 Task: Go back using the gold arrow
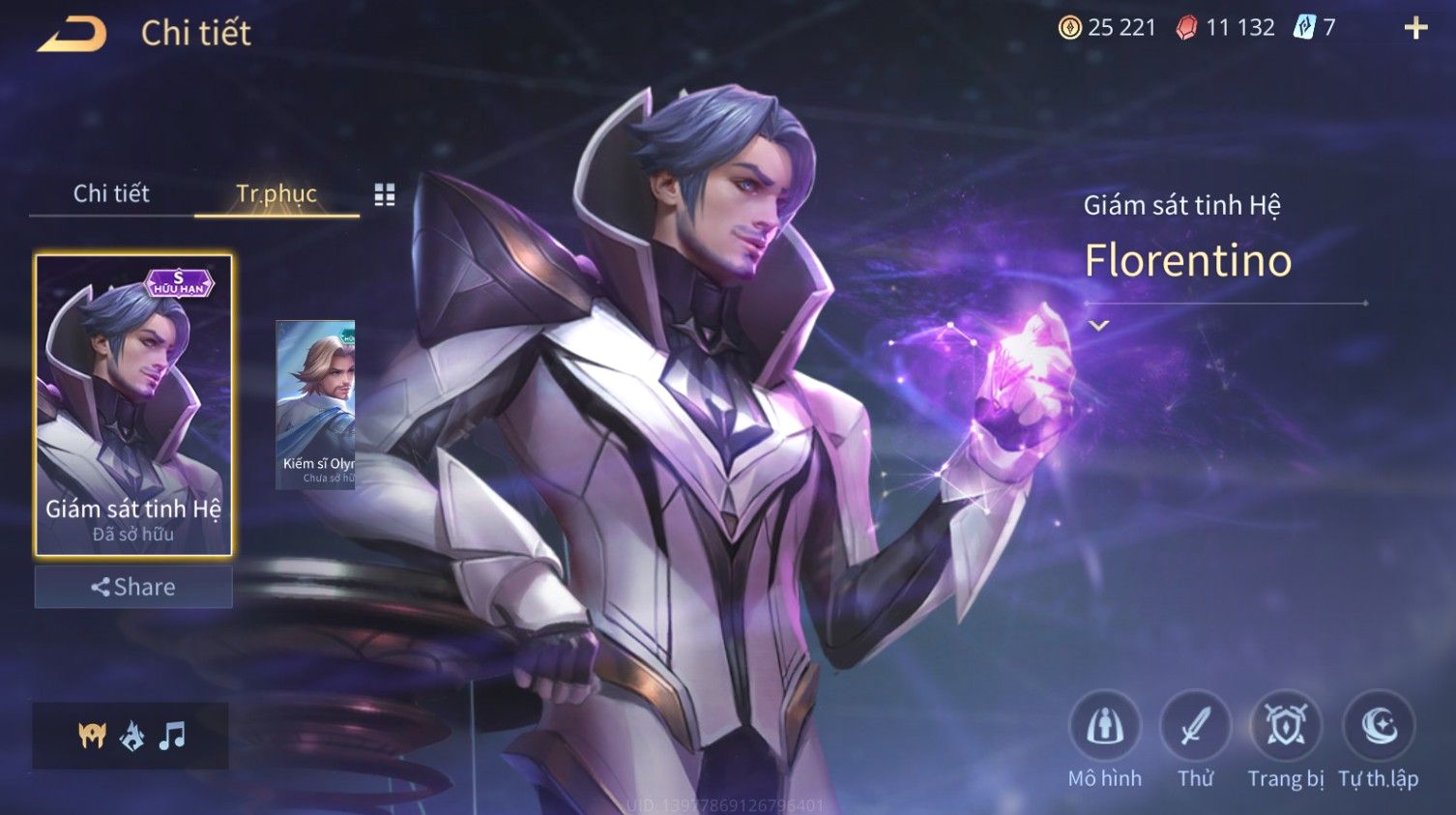[x=73, y=34]
